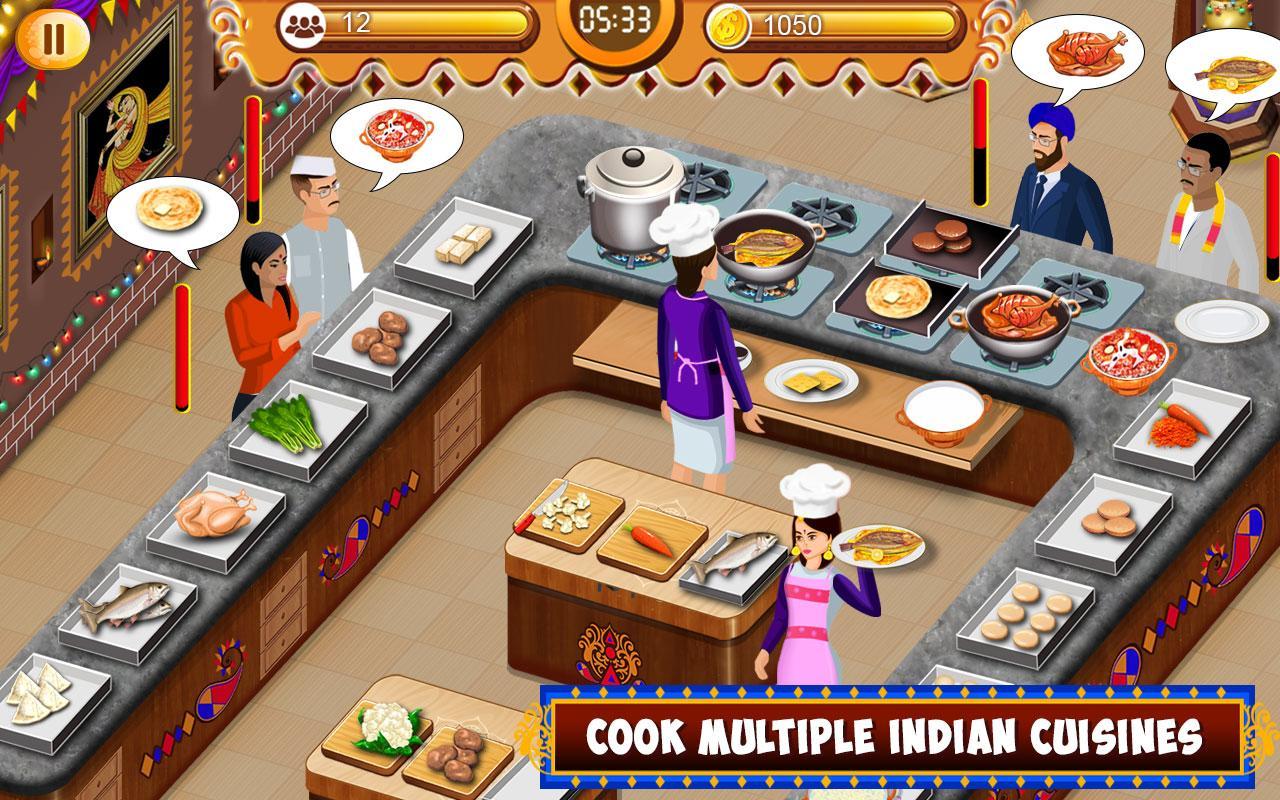
Task: Tap the pause button
Action: point(55,39)
